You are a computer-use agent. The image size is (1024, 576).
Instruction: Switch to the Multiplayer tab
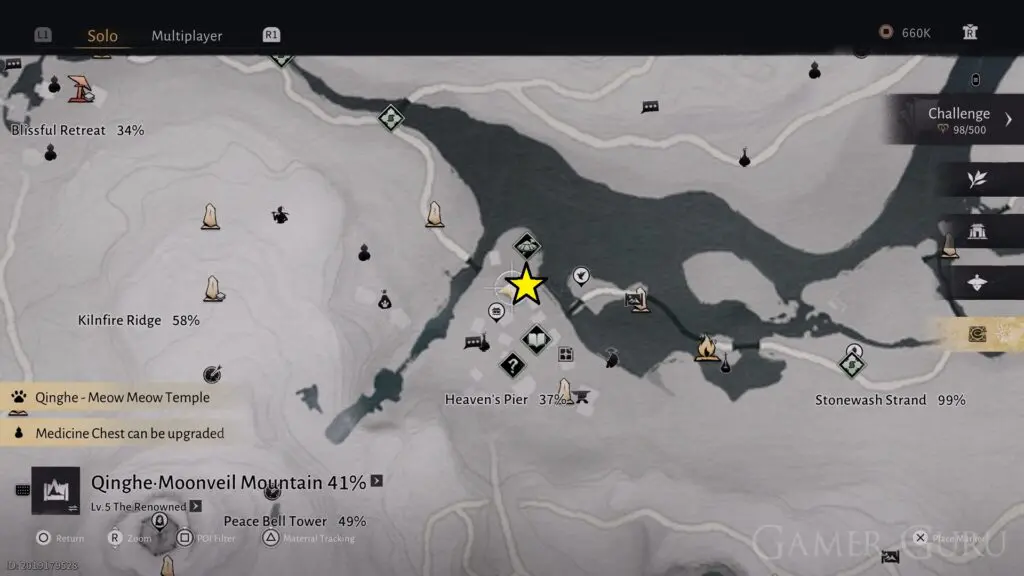[187, 36]
